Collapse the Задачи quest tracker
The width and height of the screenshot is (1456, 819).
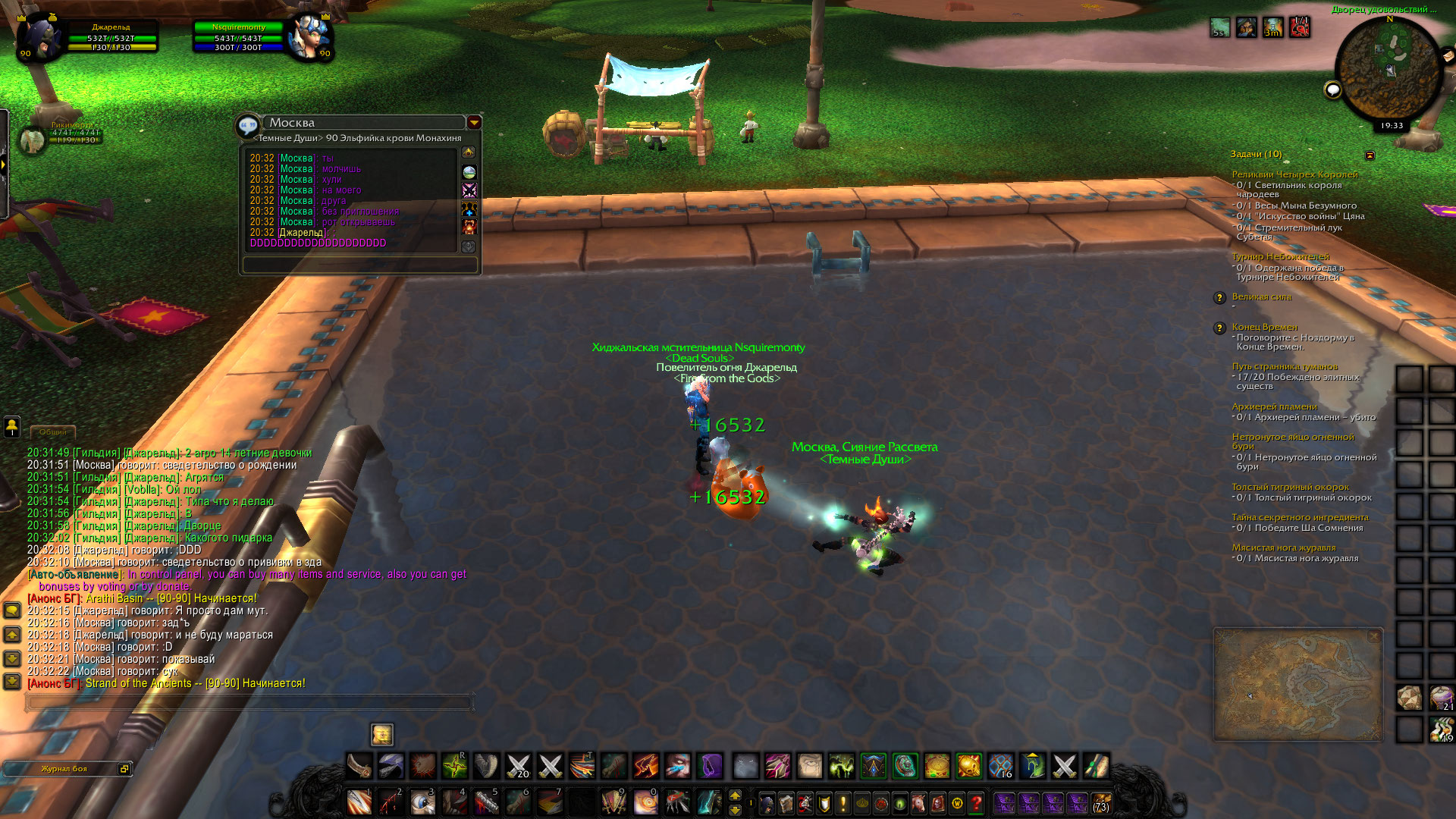pyautogui.click(x=1370, y=155)
